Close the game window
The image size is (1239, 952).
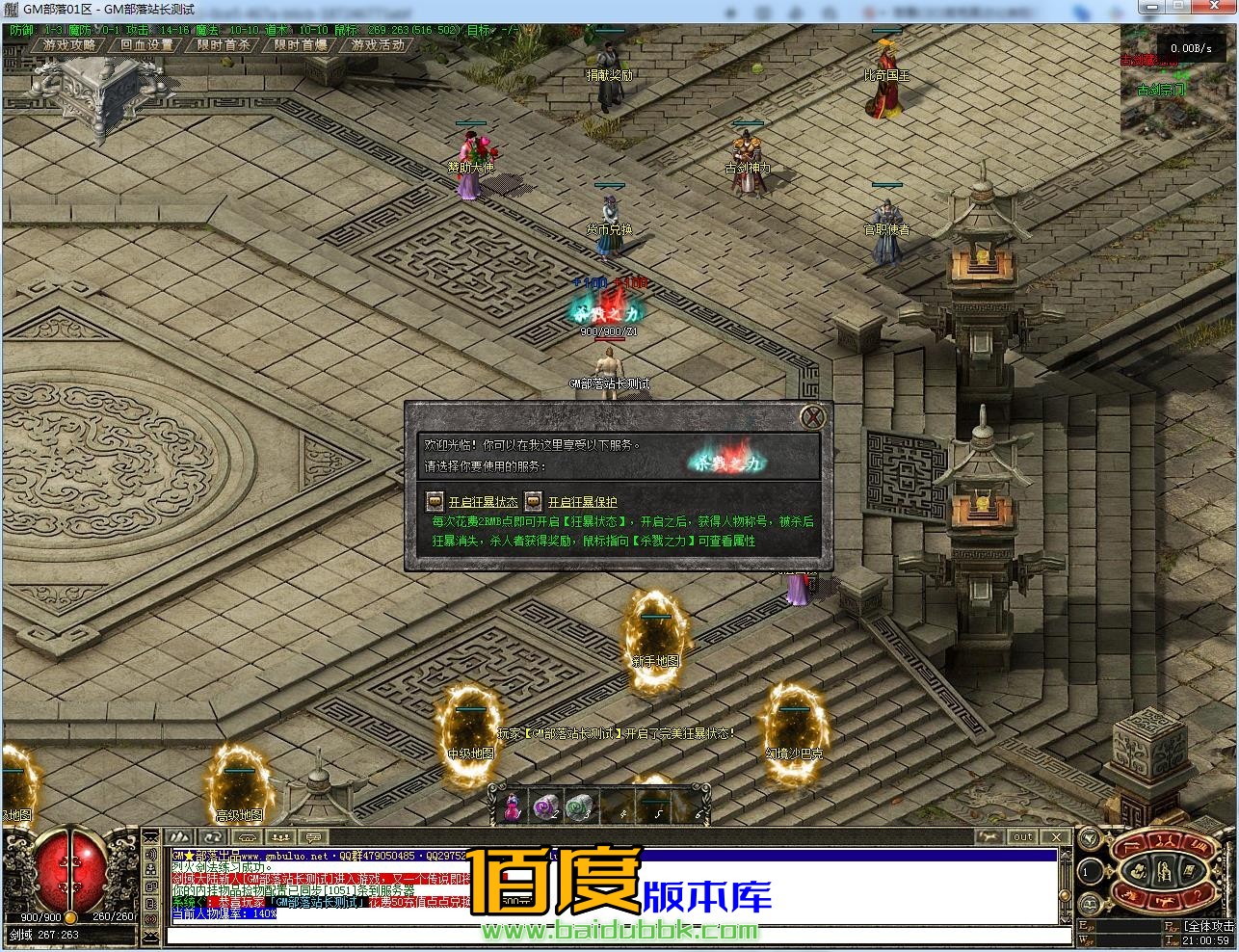pos(1216,9)
